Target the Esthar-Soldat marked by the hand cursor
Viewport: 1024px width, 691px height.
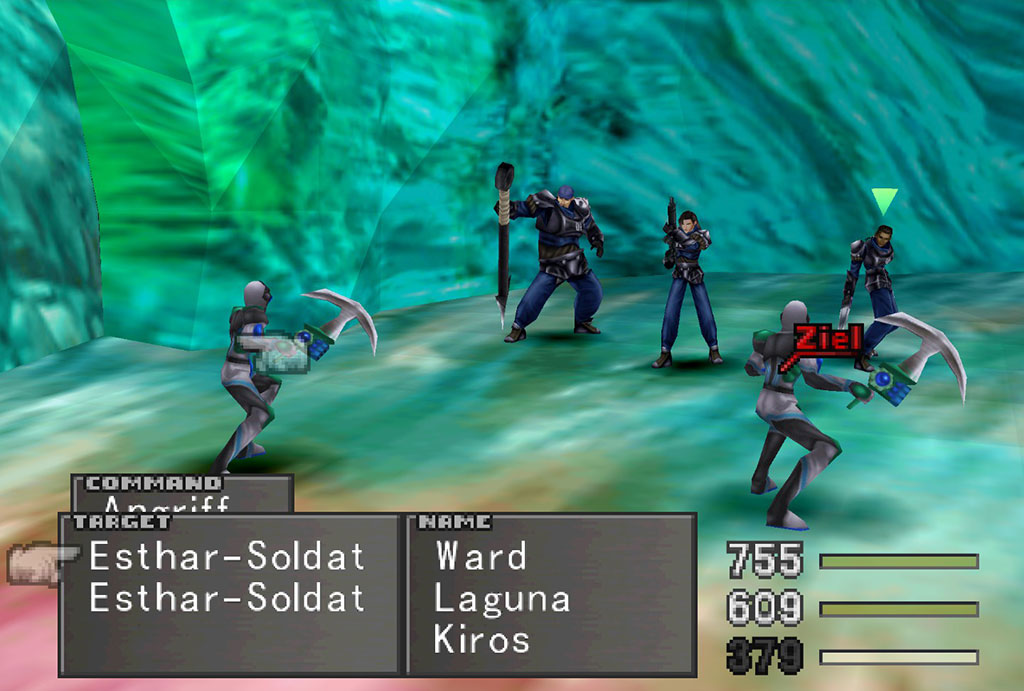[227, 556]
